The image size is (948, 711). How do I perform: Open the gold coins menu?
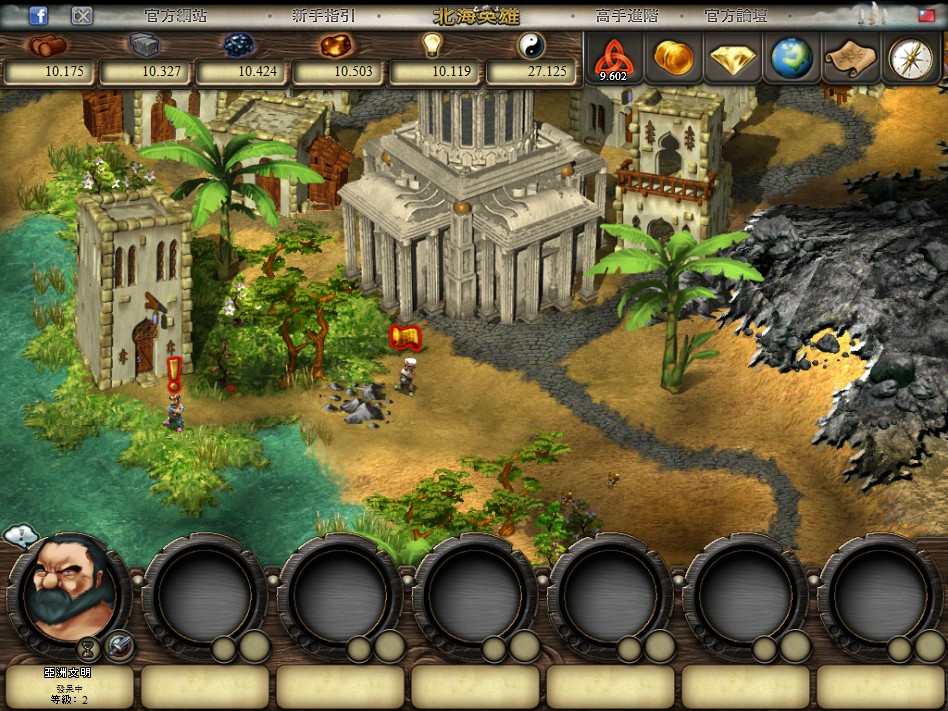pos(673,58)
